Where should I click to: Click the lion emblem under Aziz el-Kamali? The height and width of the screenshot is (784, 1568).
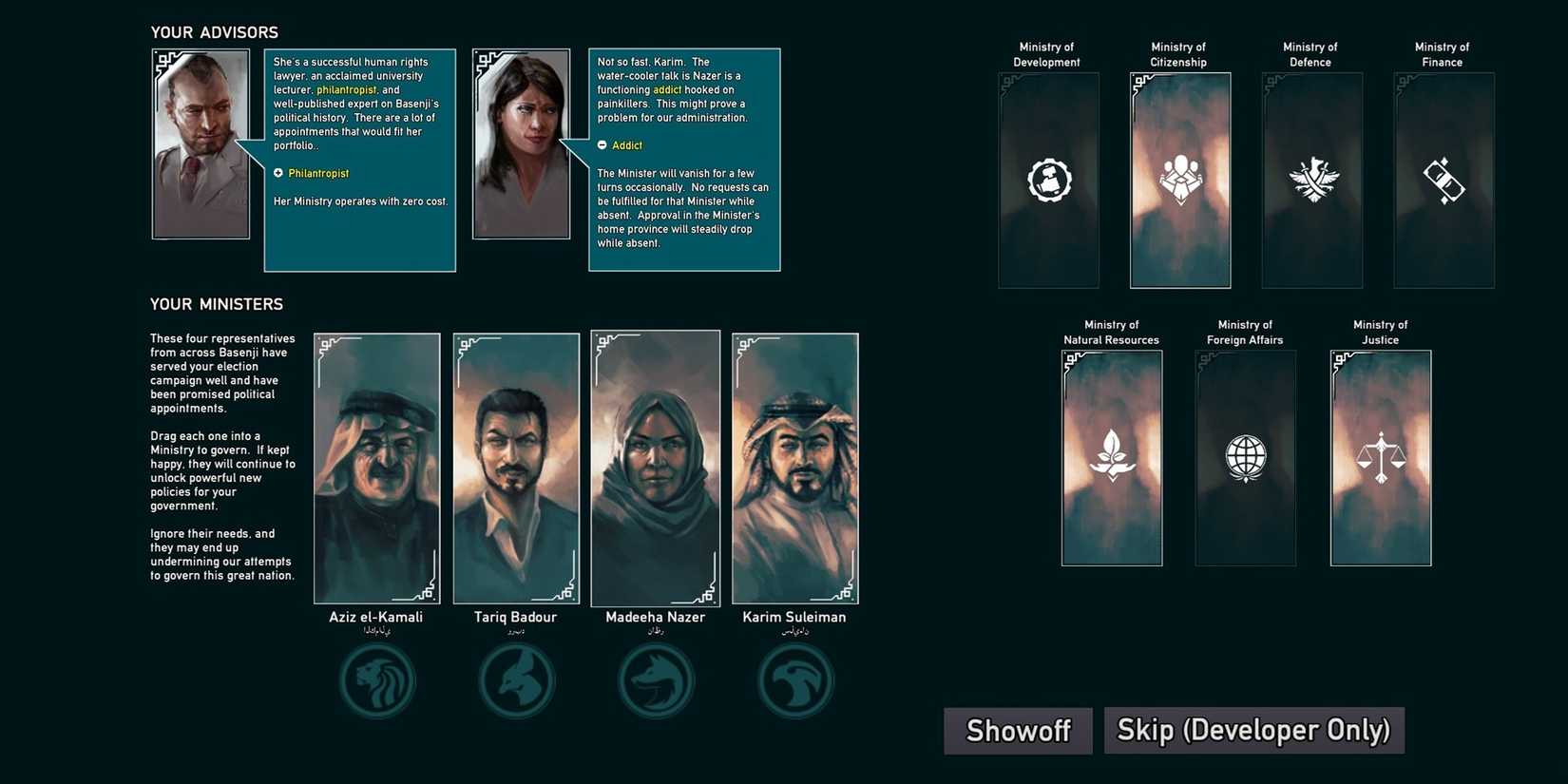(x=377, y=679)
